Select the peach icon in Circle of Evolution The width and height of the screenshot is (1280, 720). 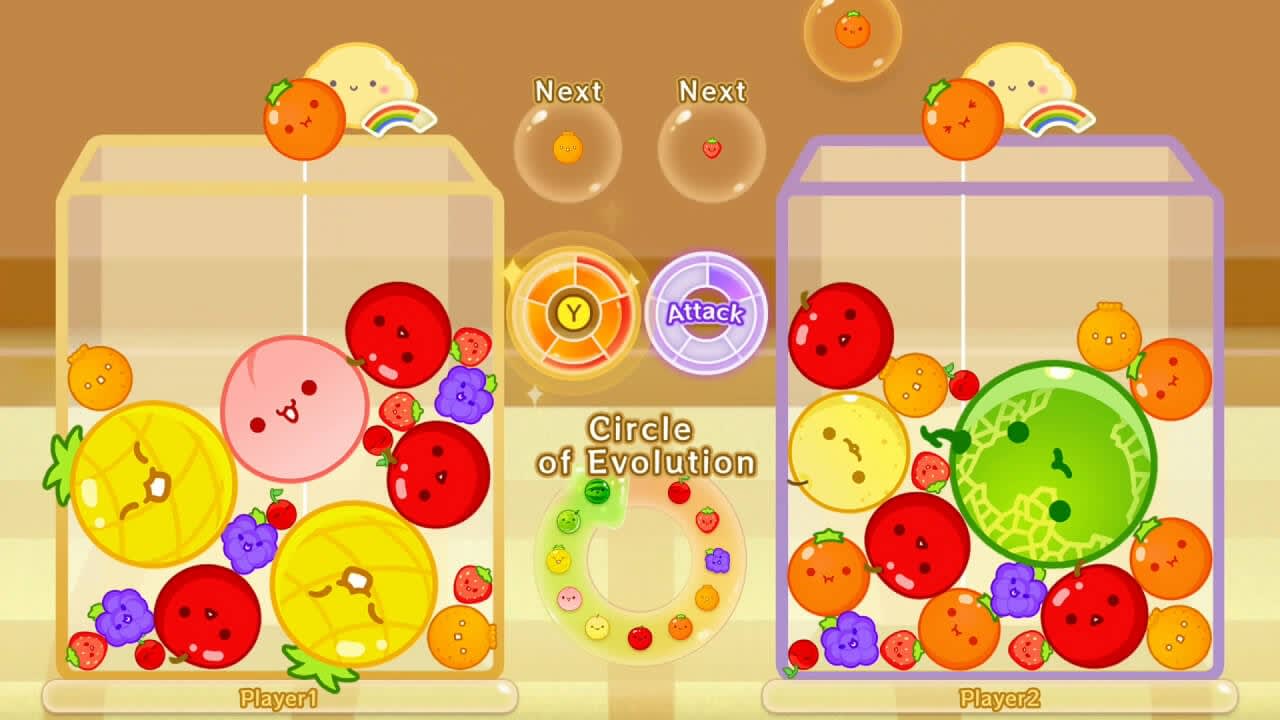pyautogui.click(x=568, y=597)
